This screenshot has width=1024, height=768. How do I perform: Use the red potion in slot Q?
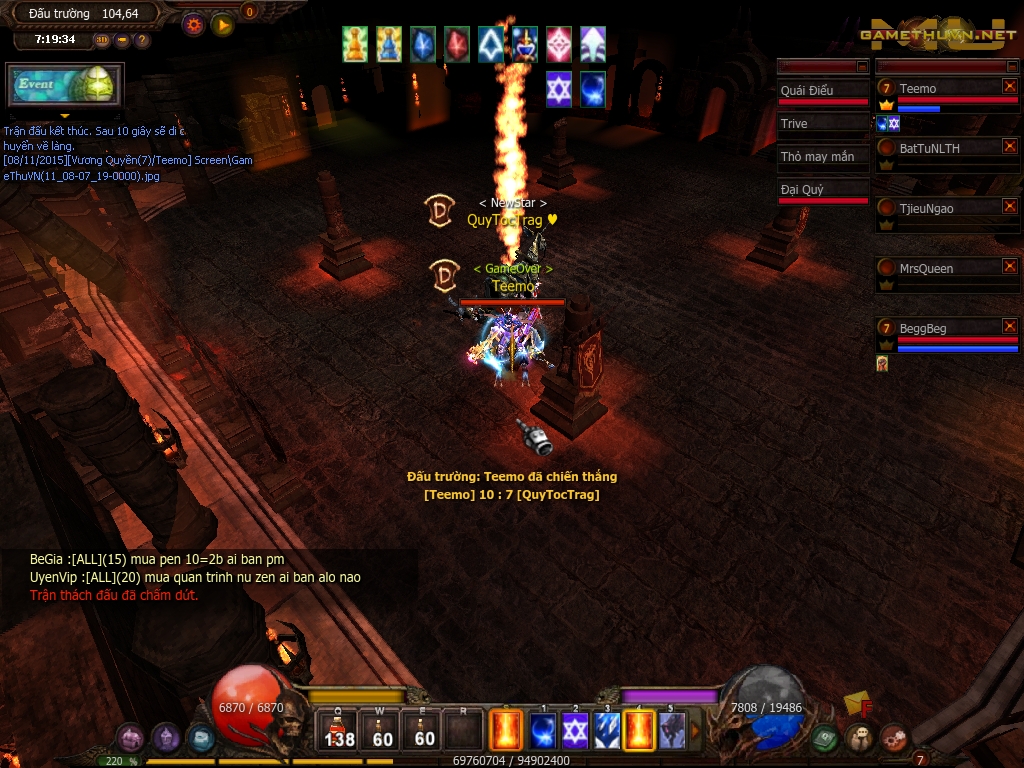pyautogui.click(x=339, y=730)
